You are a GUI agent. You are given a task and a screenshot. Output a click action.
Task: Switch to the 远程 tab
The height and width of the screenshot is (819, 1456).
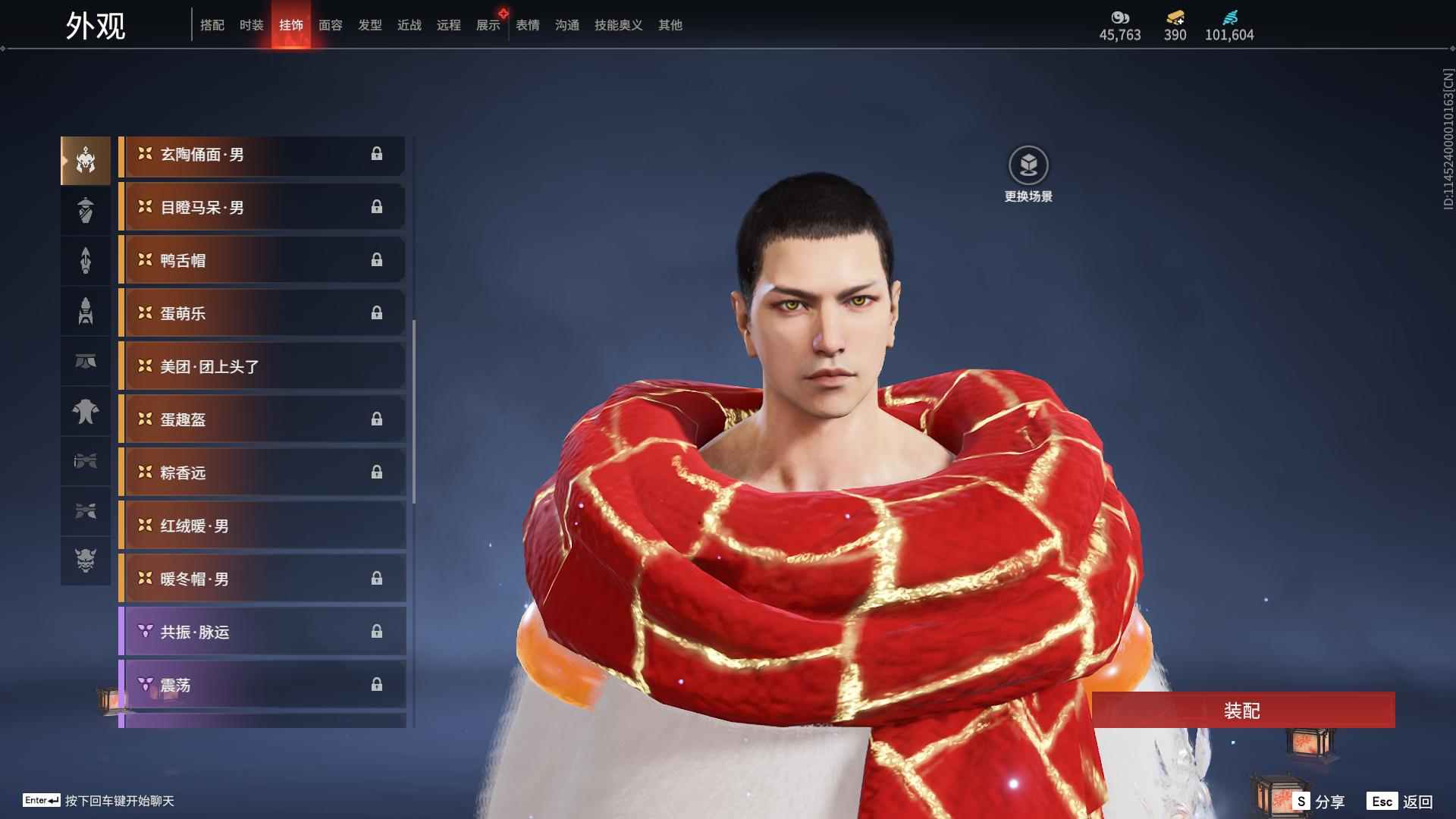coord(449,25)
